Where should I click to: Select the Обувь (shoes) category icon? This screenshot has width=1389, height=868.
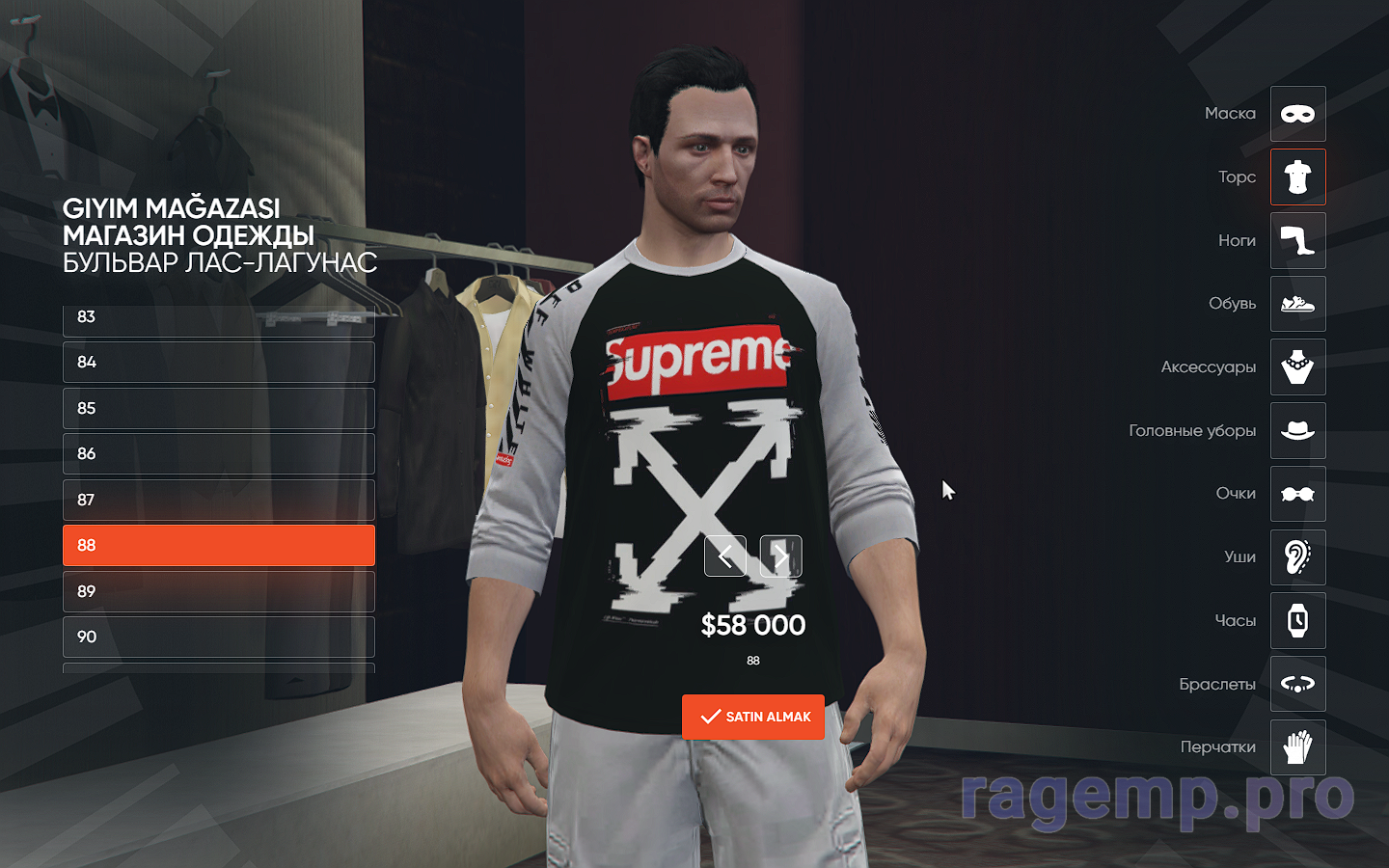click(1298, 304)
